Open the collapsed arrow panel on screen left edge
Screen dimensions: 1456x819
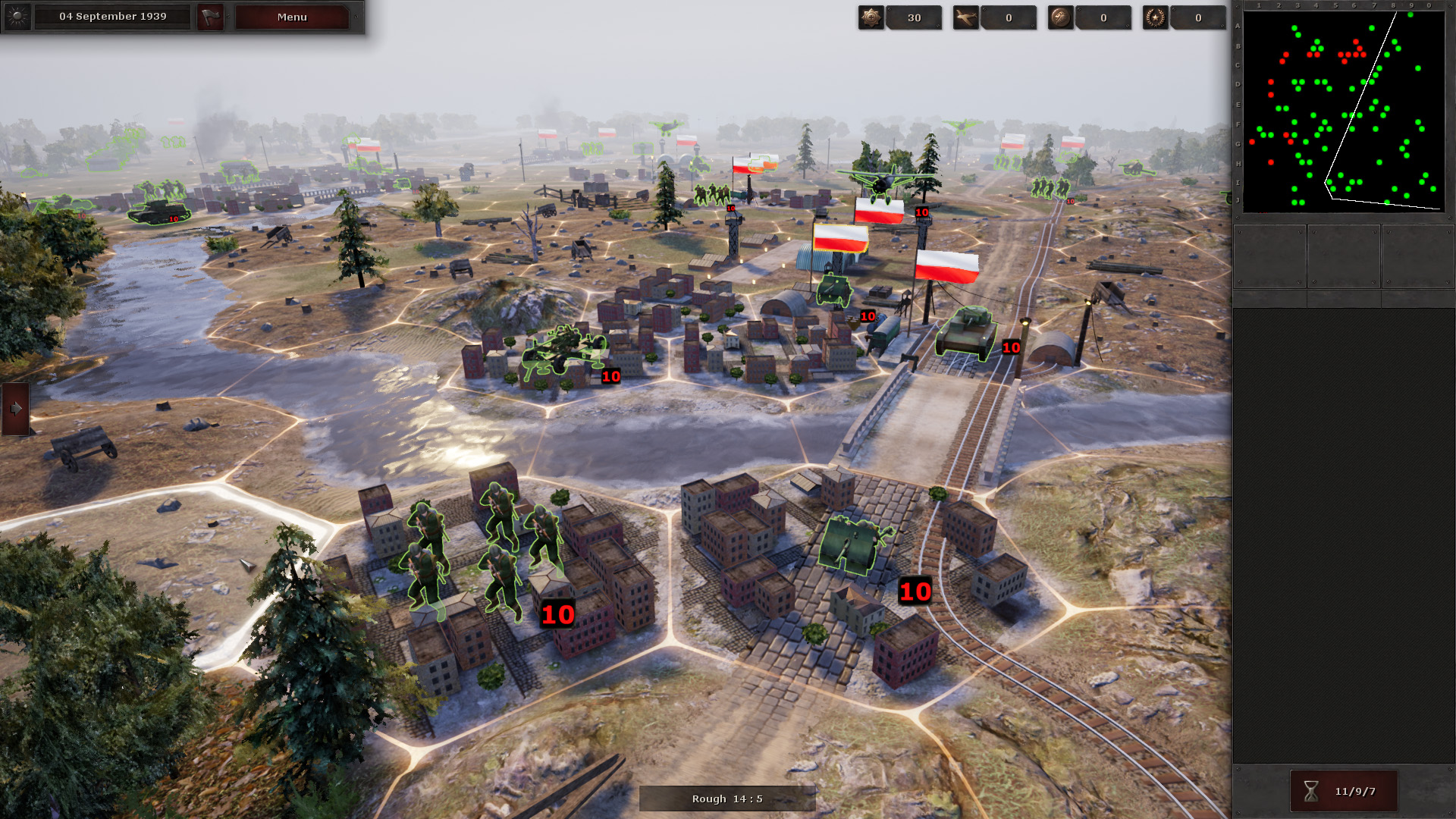coord(14,407)
